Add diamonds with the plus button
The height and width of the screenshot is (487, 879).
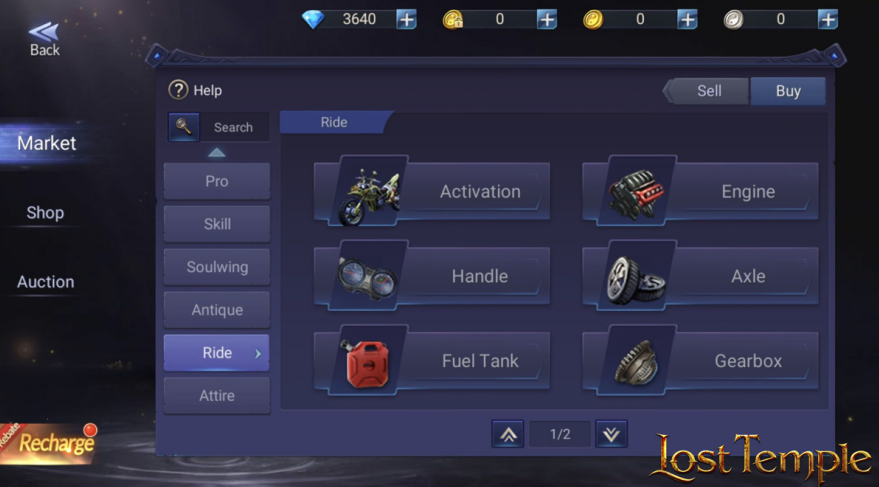pyautogui.click(x=406, y=19)
